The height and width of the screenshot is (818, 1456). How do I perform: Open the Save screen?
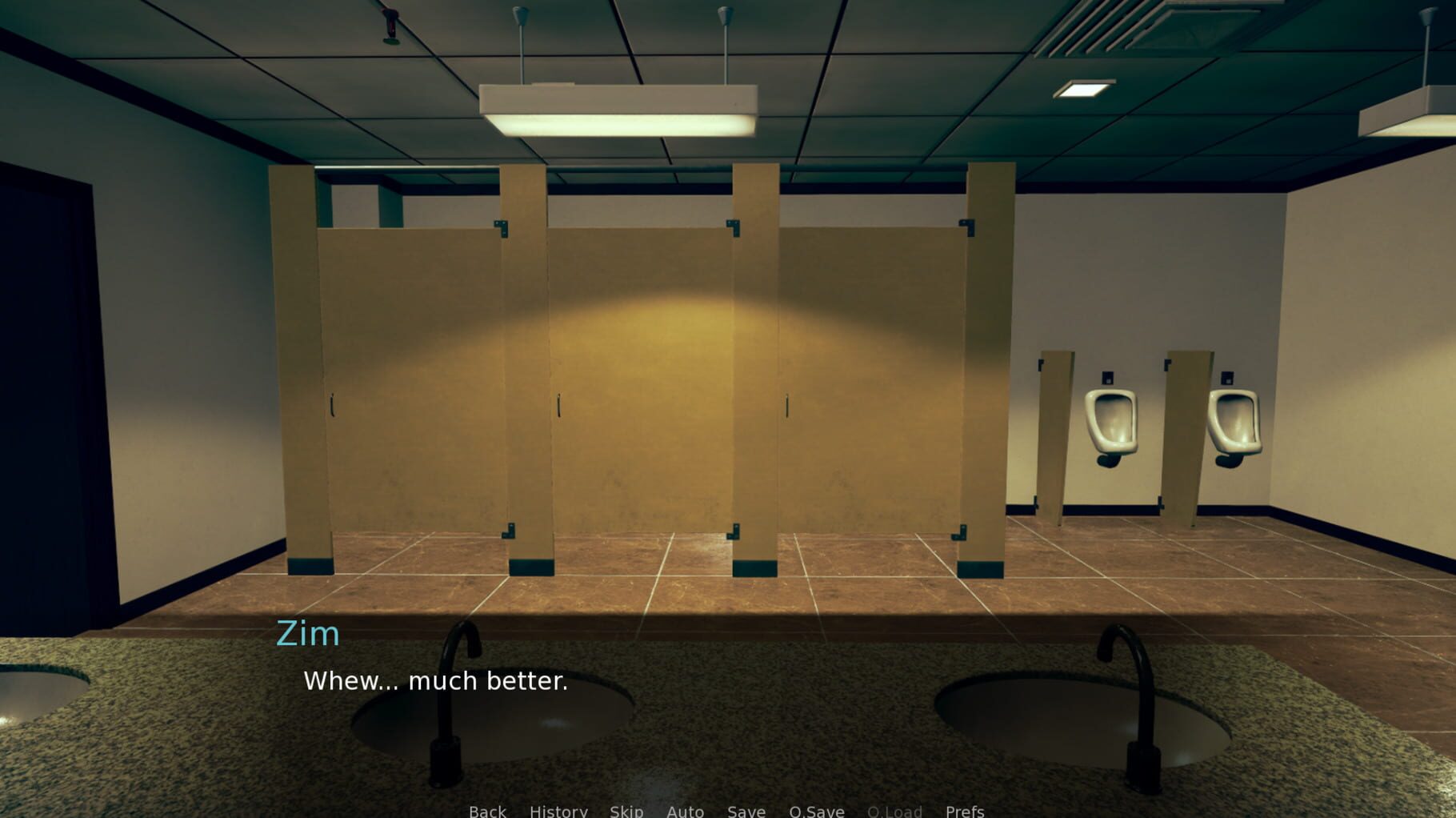pos(746,811)
